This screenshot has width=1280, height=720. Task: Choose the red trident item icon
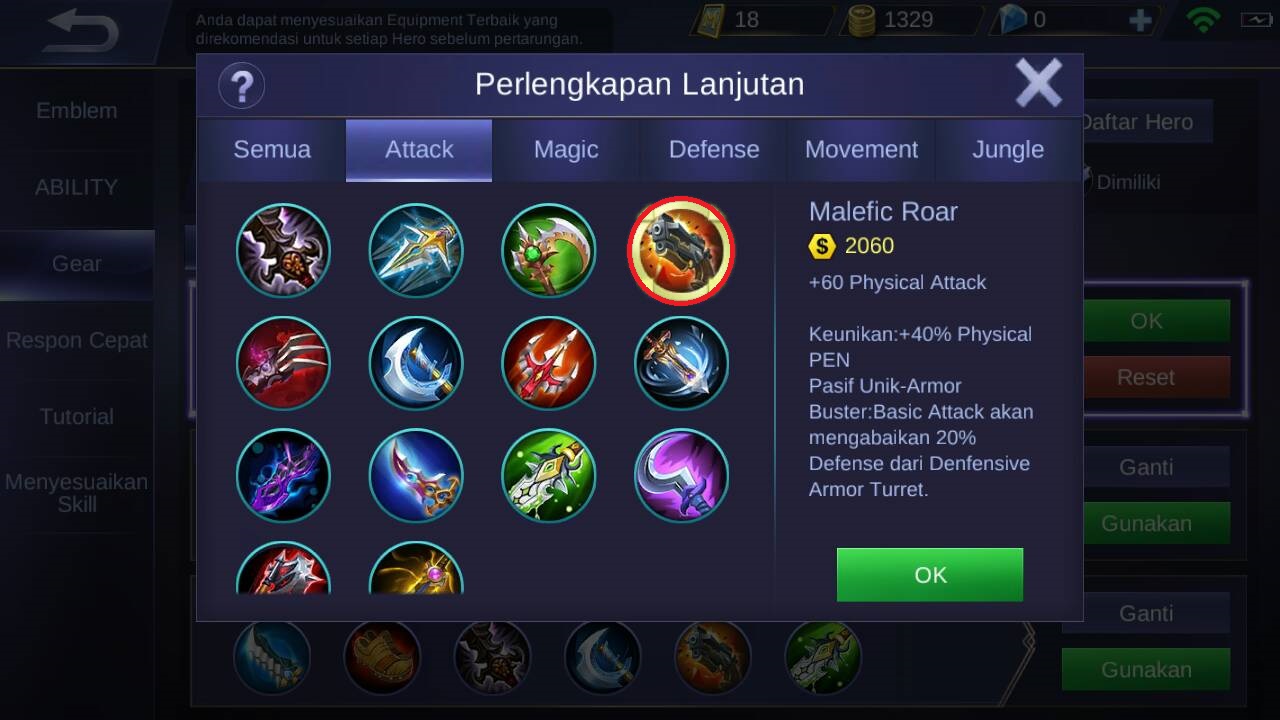pyautogui.click(x=548, y=364)
